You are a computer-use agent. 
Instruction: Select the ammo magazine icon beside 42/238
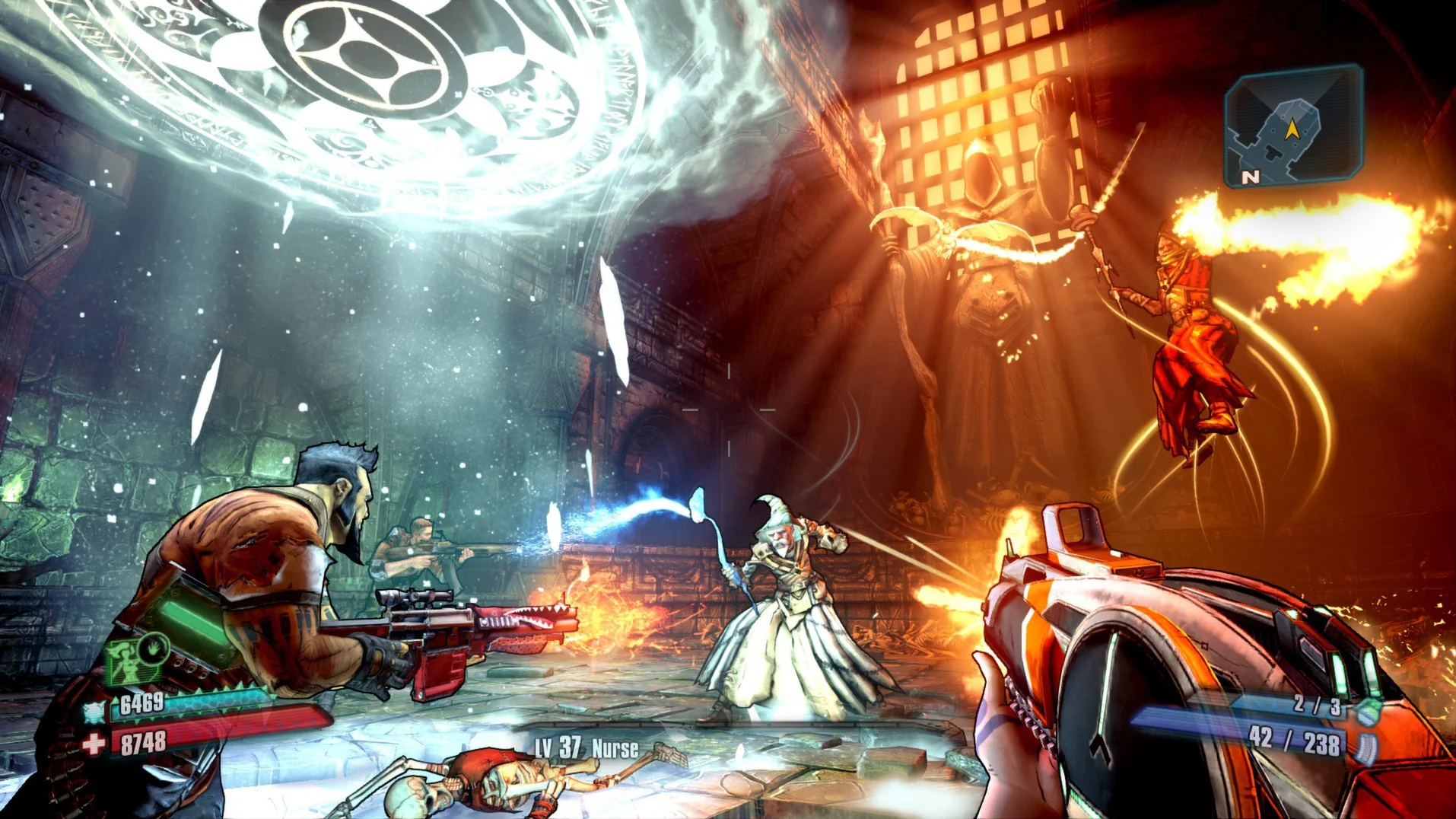click(x=1367, y=748)
